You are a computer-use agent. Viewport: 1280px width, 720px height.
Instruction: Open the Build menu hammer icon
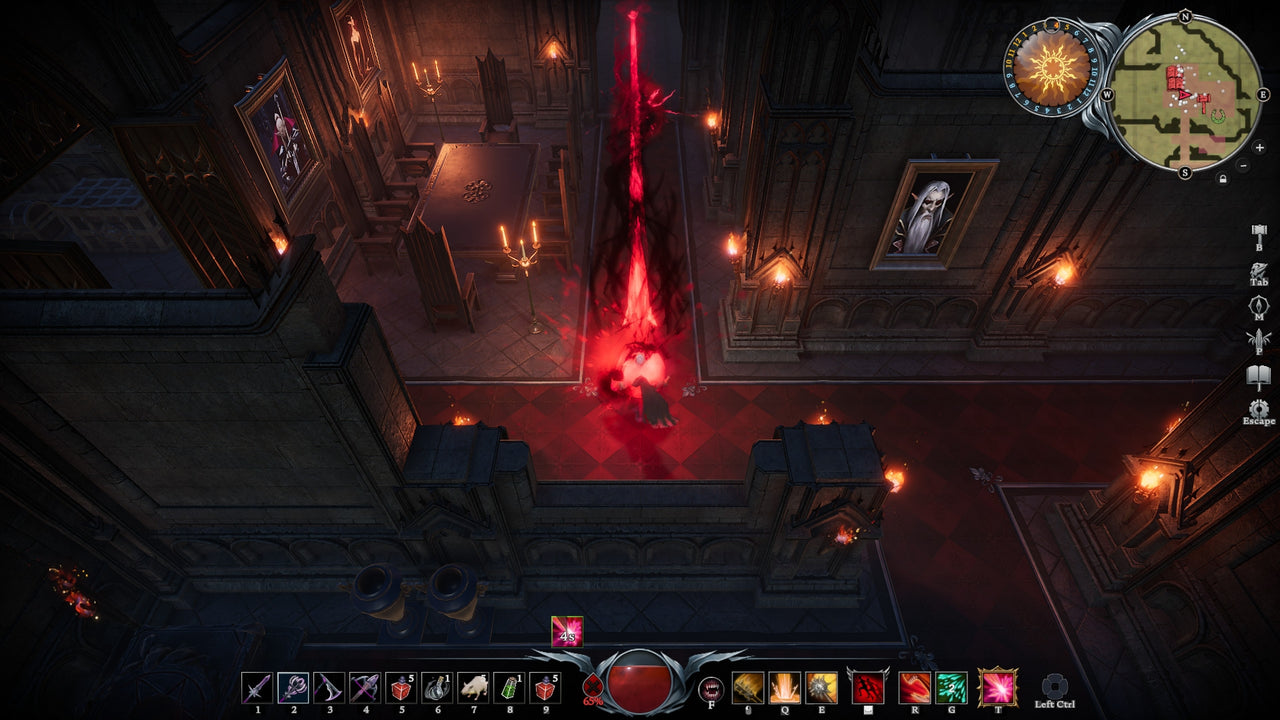click(x=1259, y=233)
